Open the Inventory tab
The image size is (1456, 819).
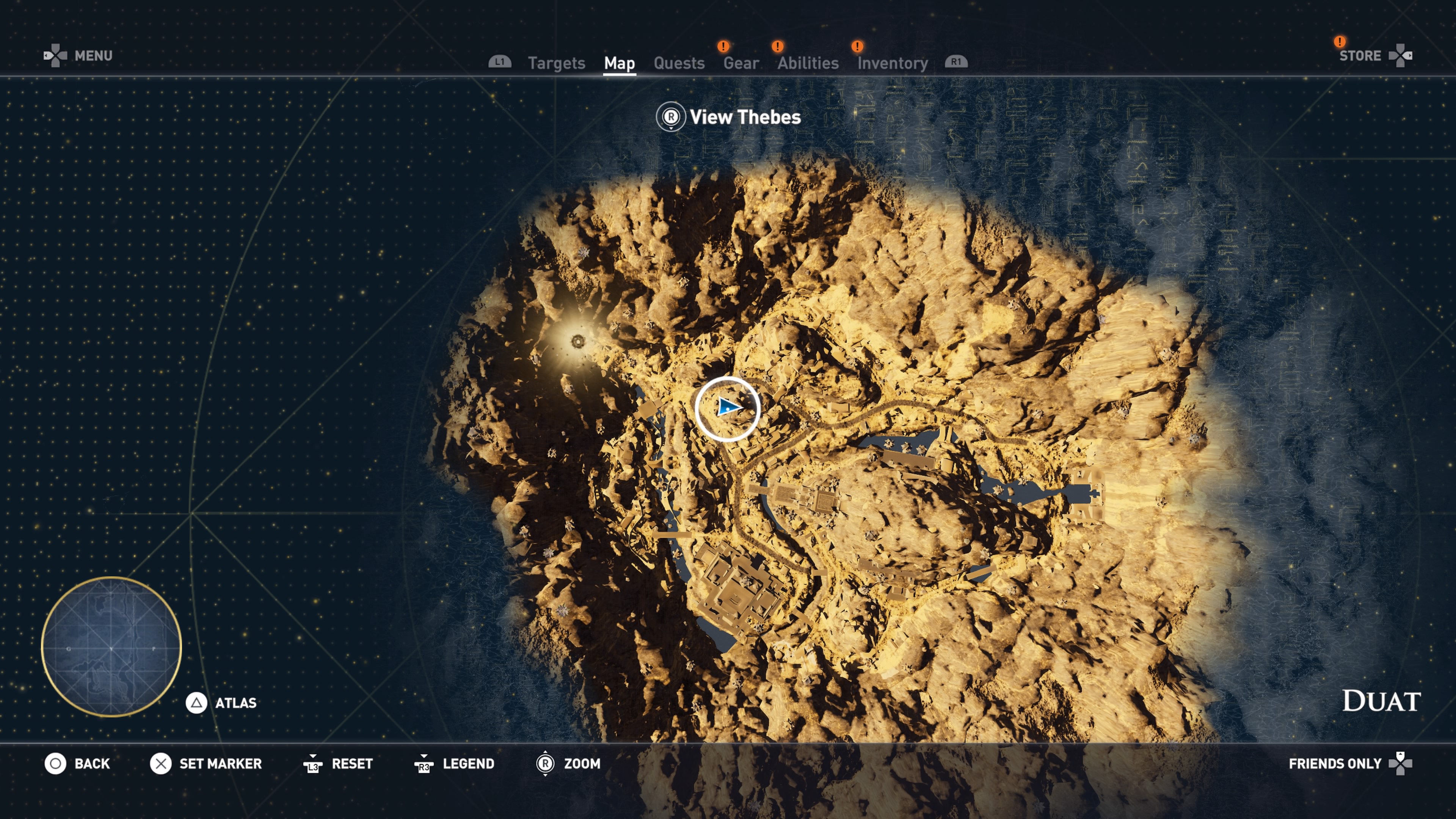click(893, 63)
